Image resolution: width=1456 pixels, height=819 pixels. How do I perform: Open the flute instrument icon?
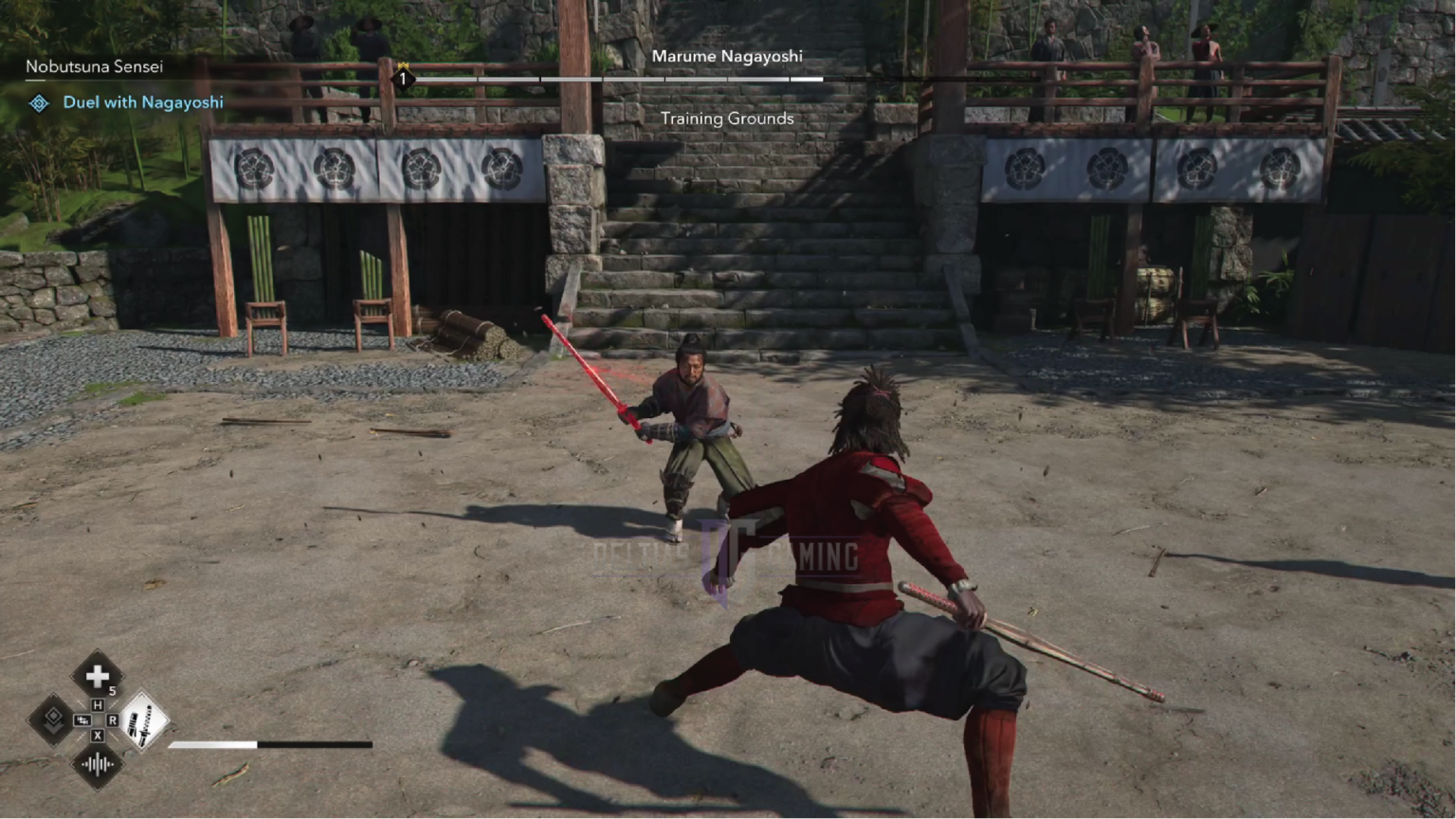[98, 764]
